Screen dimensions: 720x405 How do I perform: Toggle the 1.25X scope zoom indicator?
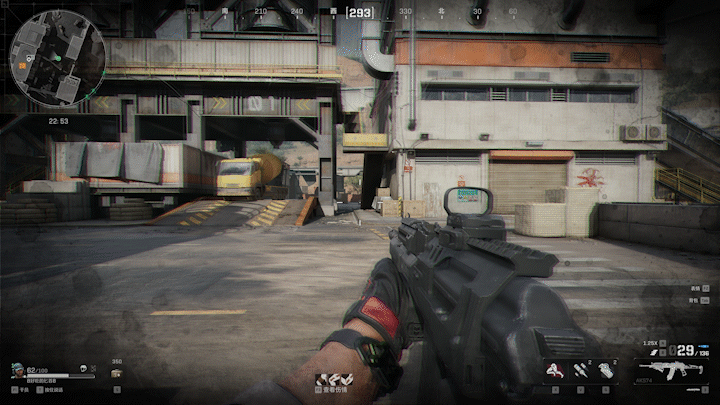coord(651,343)
